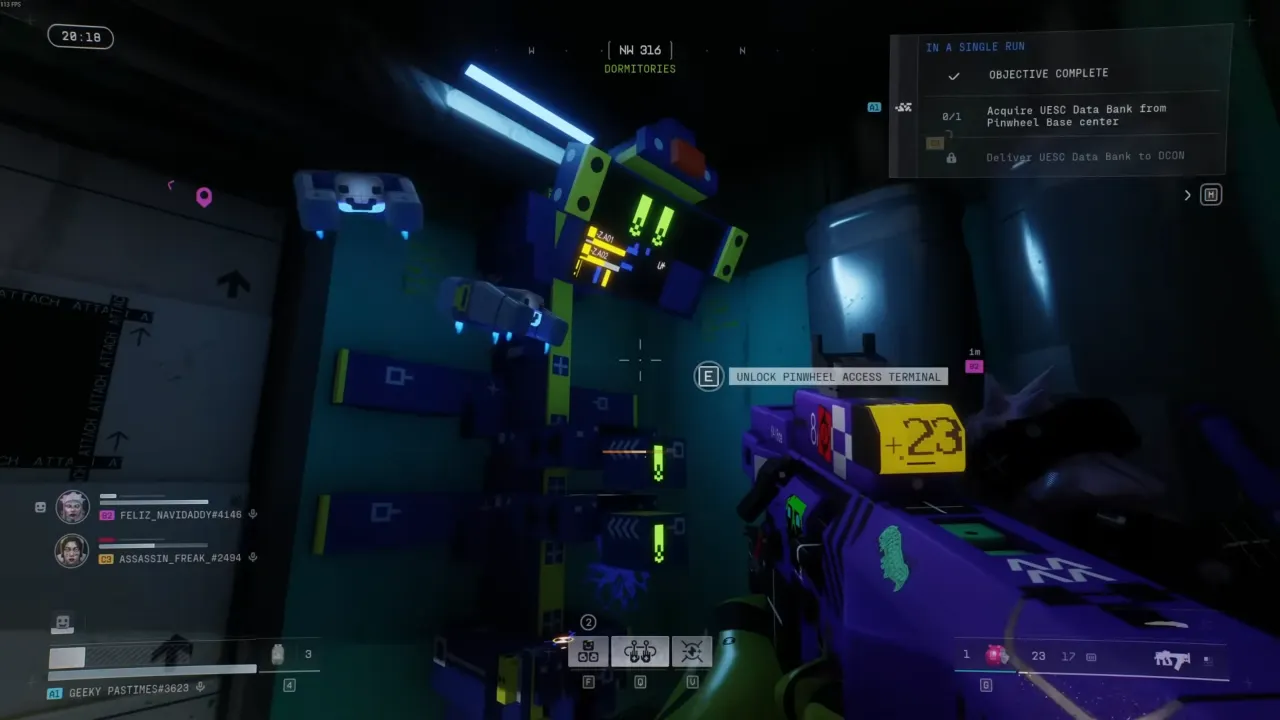Click the smiley emote icon beside the squad list

tap(40, 507)
